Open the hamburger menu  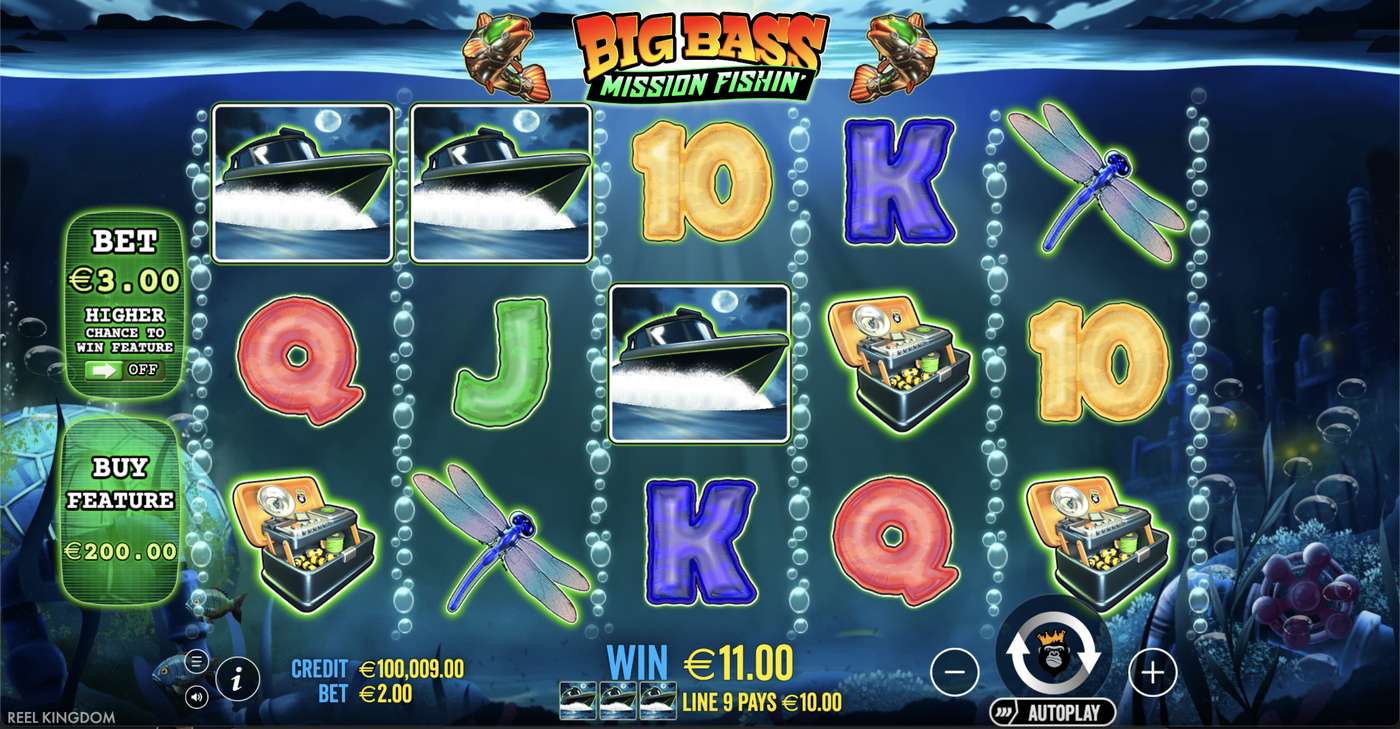[x=196, y=661]
